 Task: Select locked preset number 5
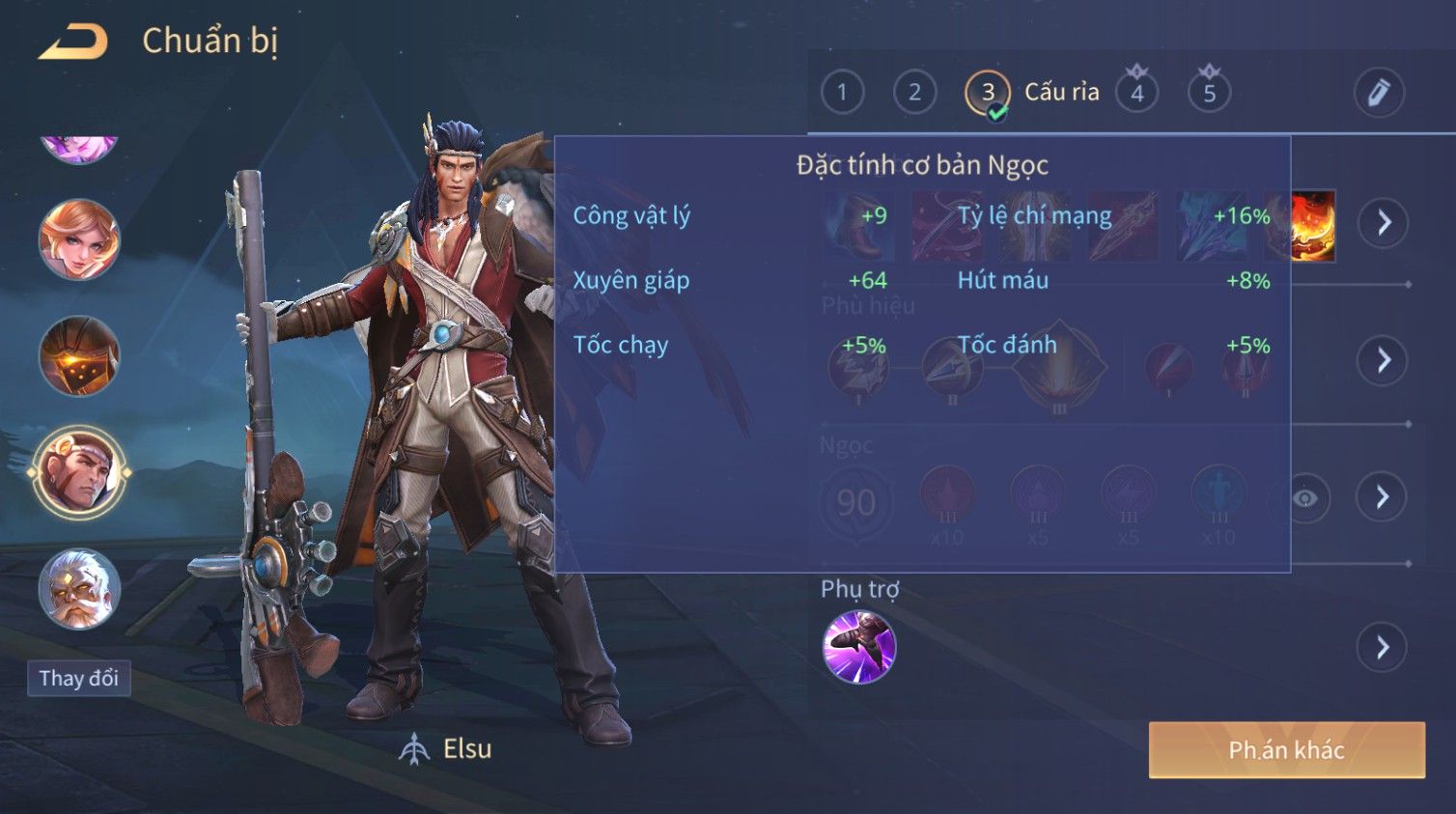pos(1209,93)
